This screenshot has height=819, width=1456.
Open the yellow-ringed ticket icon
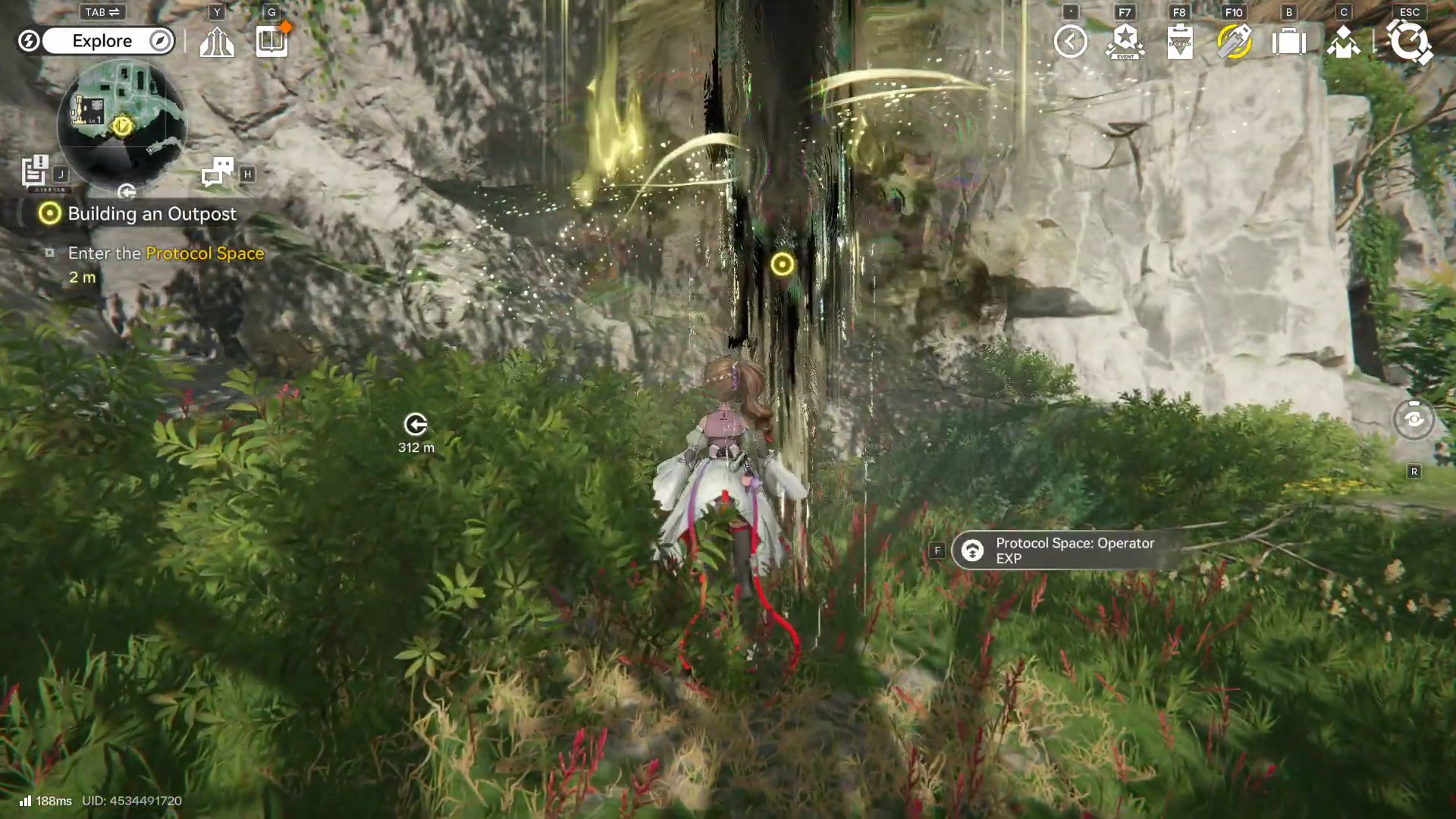(1234, 42)
